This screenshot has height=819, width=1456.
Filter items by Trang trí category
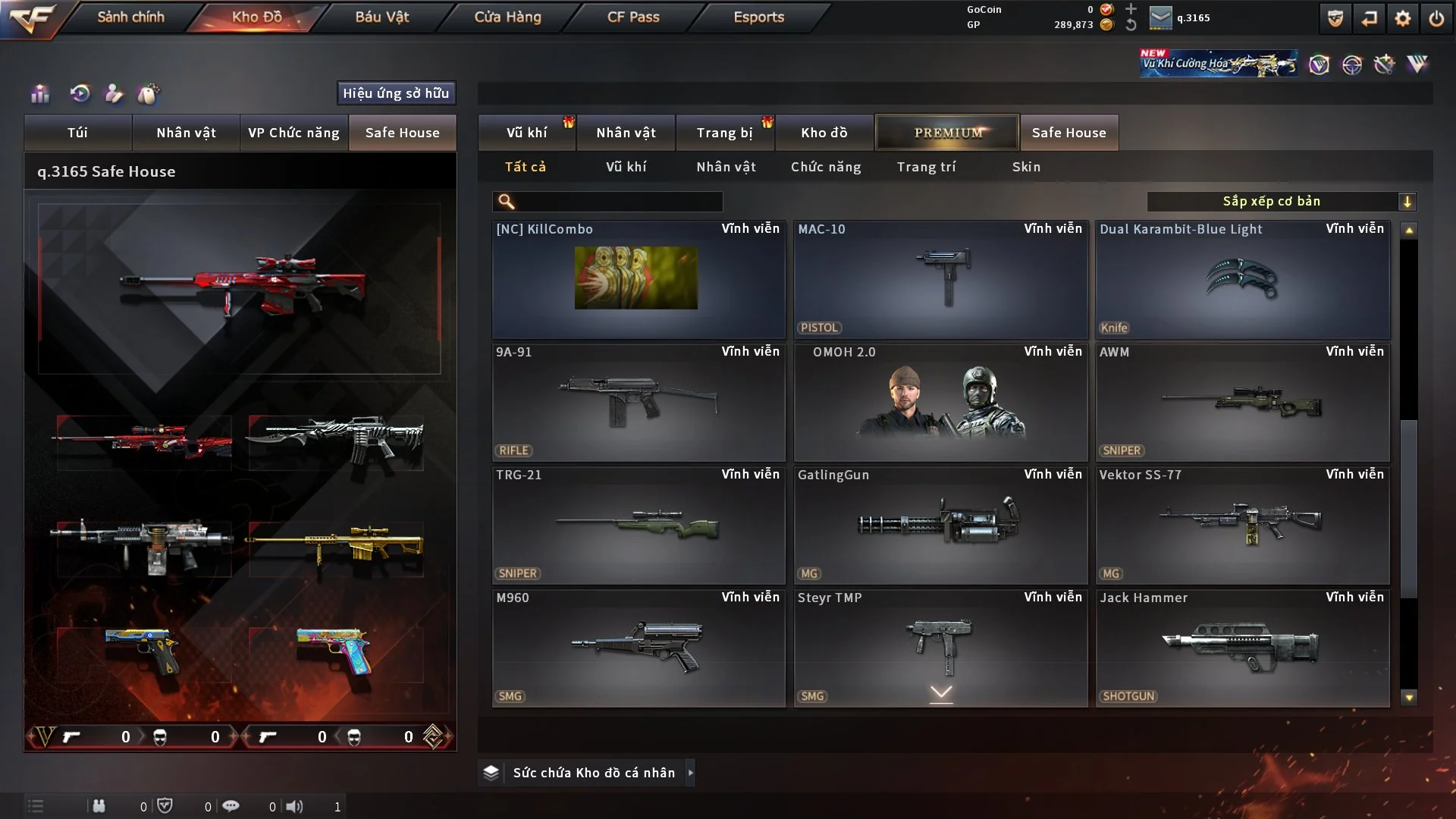coord(926,167)
